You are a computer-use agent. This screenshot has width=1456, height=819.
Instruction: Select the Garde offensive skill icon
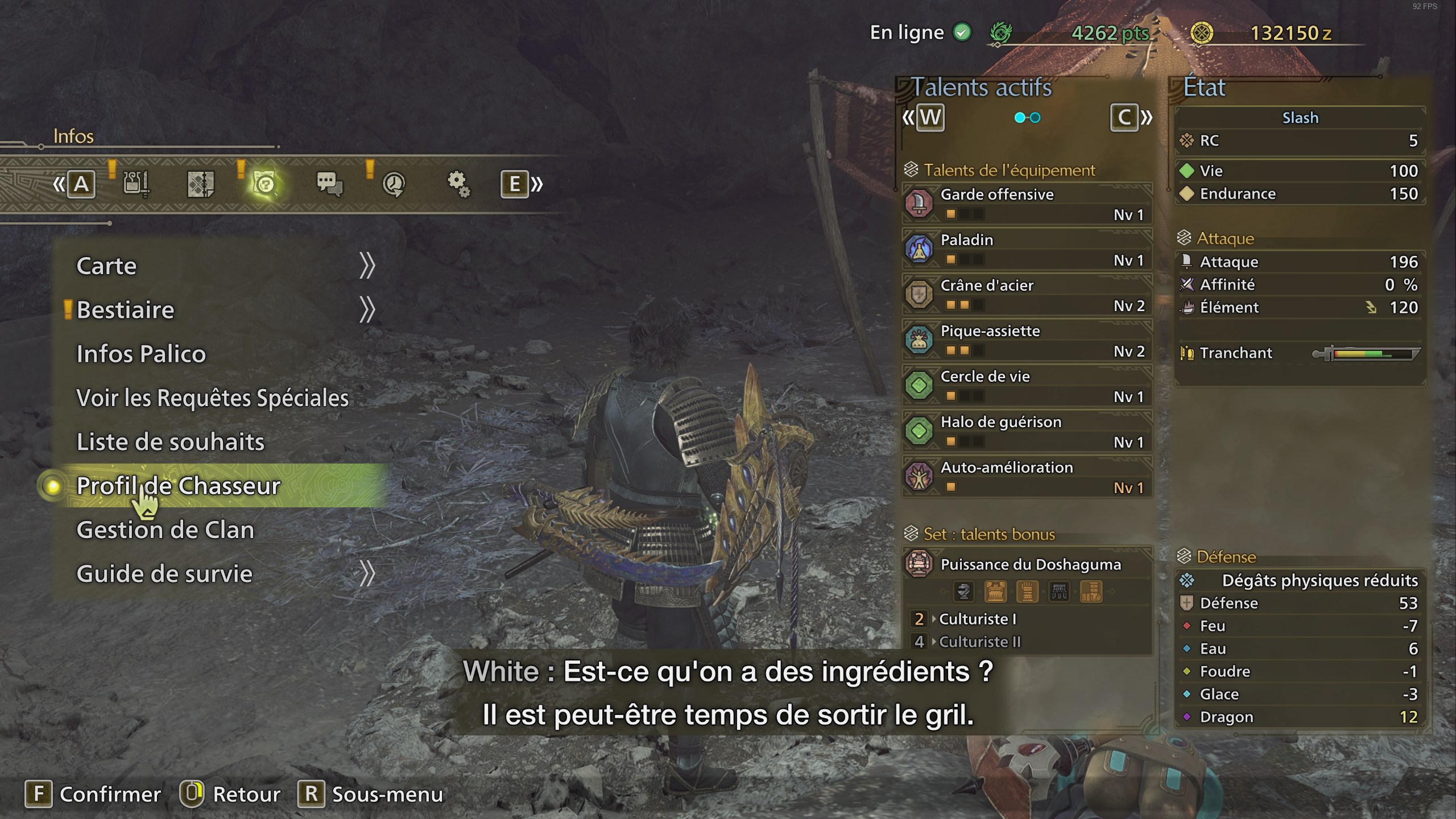tap(920, 203)
